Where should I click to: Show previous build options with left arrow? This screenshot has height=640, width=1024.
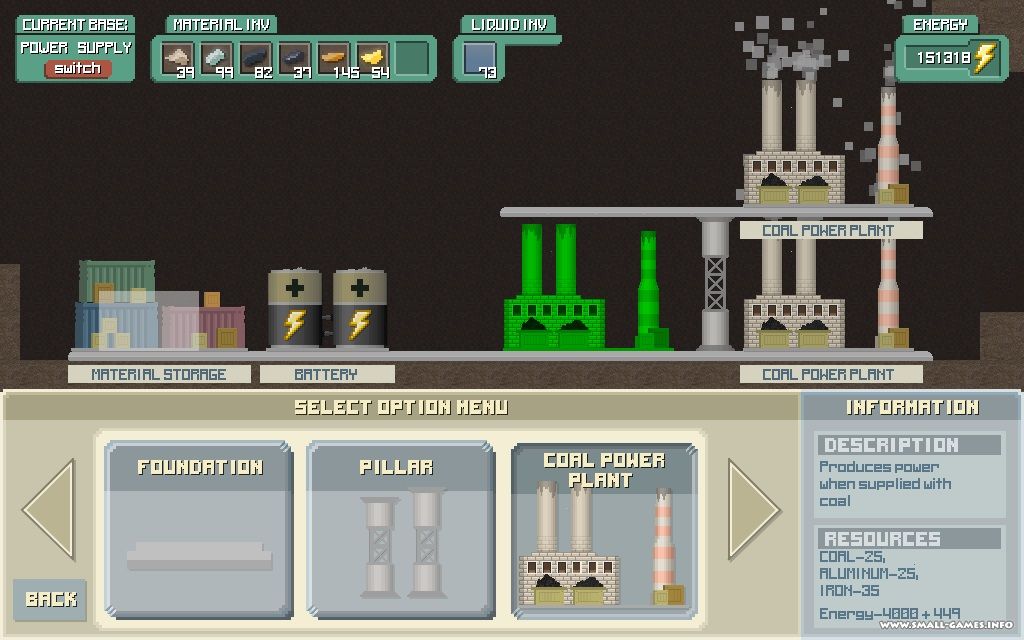pos(49,509)
